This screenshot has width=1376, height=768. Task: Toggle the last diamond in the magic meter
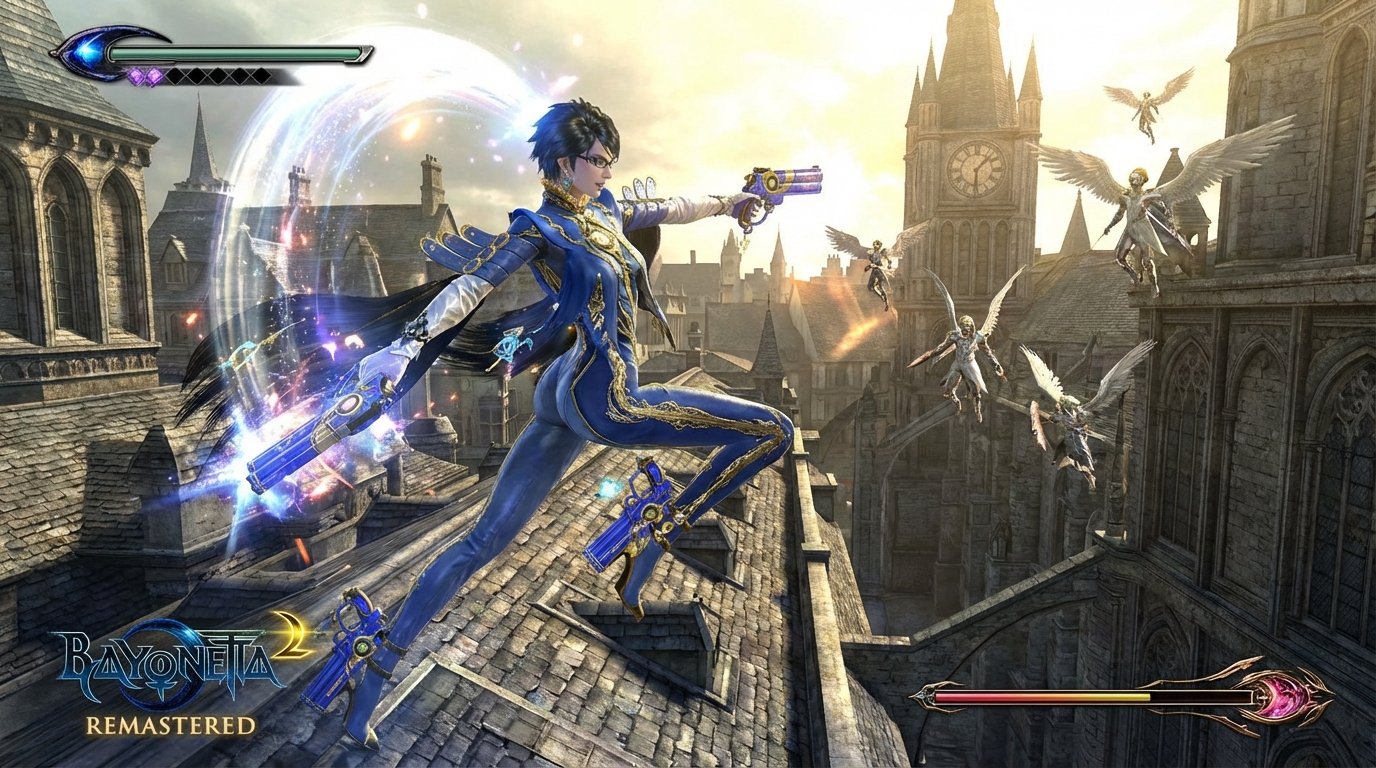(261, 74)
